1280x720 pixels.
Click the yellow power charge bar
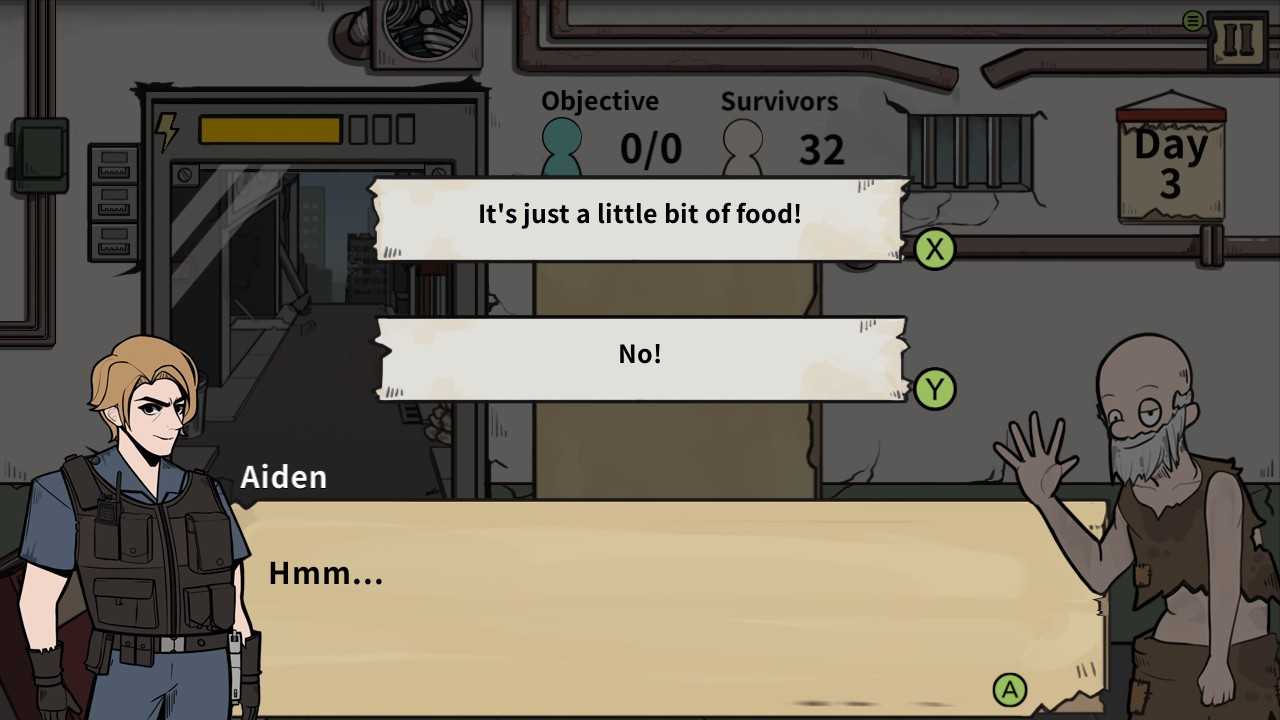click(270, 130)
